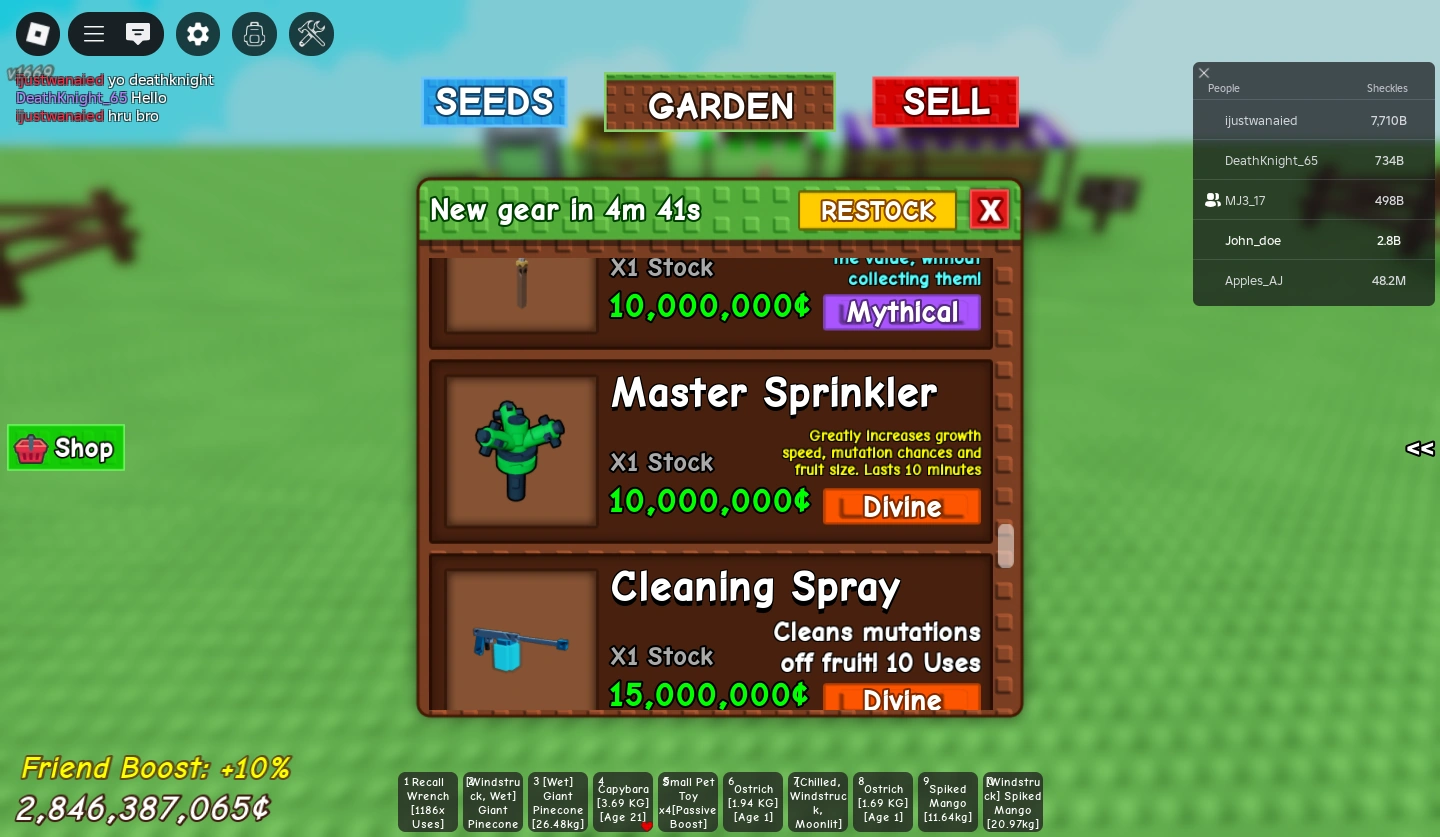Screen dimensions: 1440x837
Task: Open the backpack inventory icon
Action: [x=254, y=34]
